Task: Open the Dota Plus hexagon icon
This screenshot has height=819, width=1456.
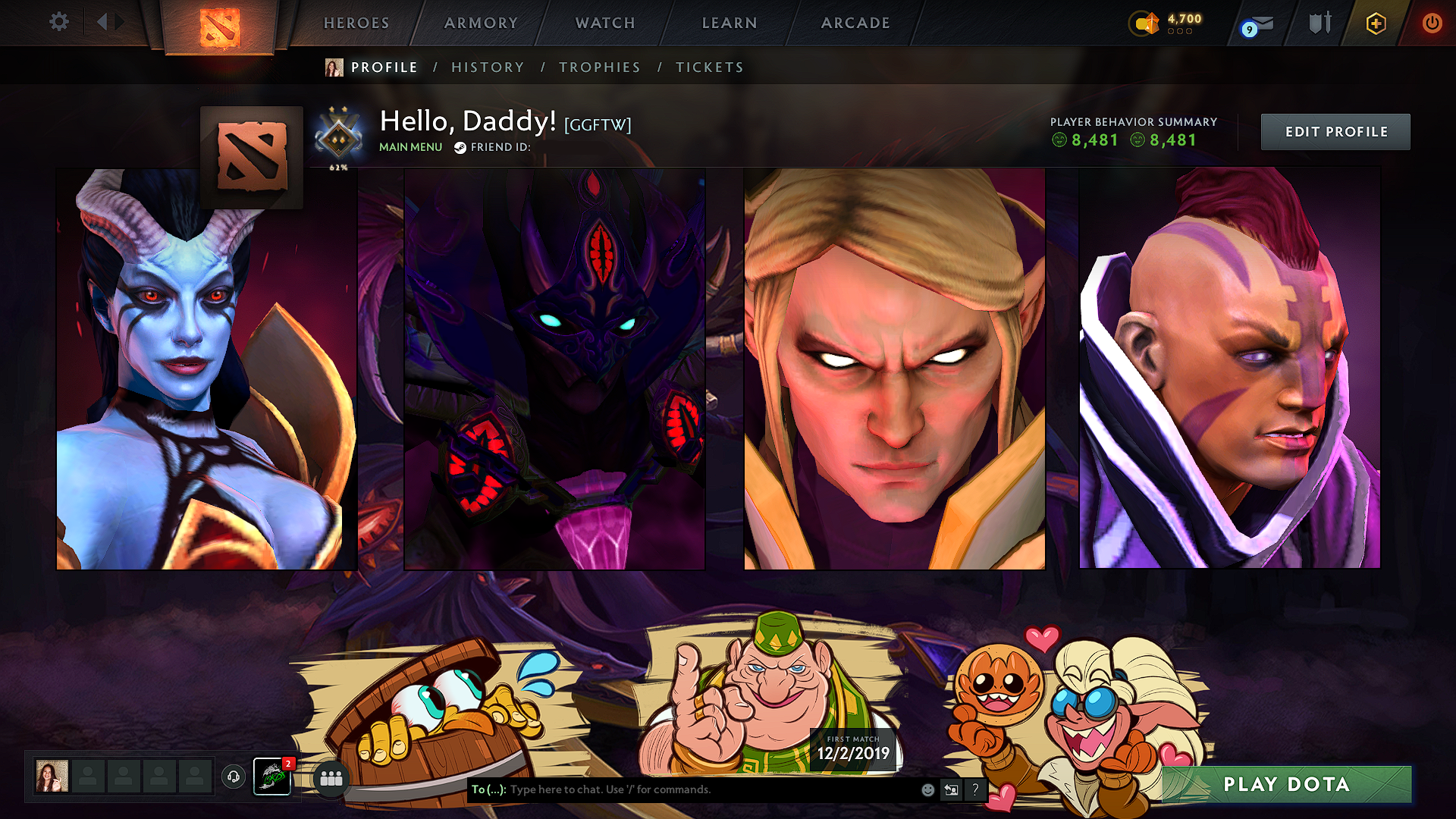Action: pos(1375,23)
